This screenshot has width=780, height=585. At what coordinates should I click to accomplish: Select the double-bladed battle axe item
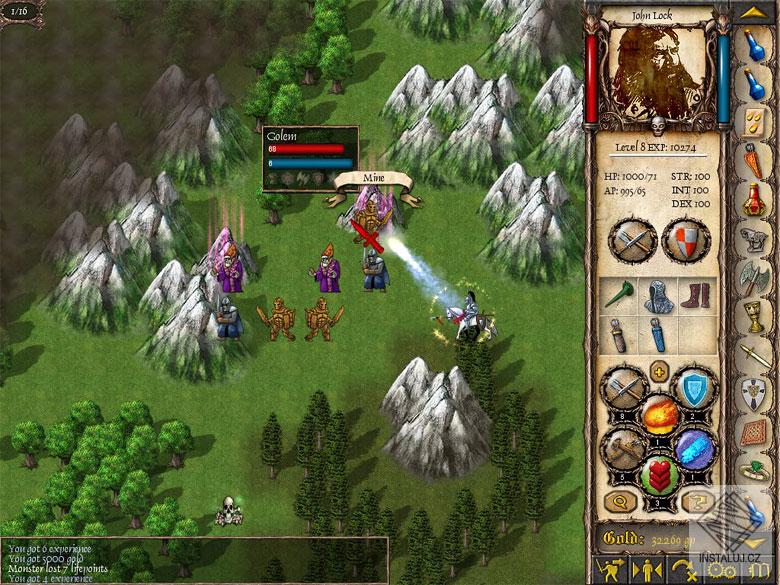point(757,279)
